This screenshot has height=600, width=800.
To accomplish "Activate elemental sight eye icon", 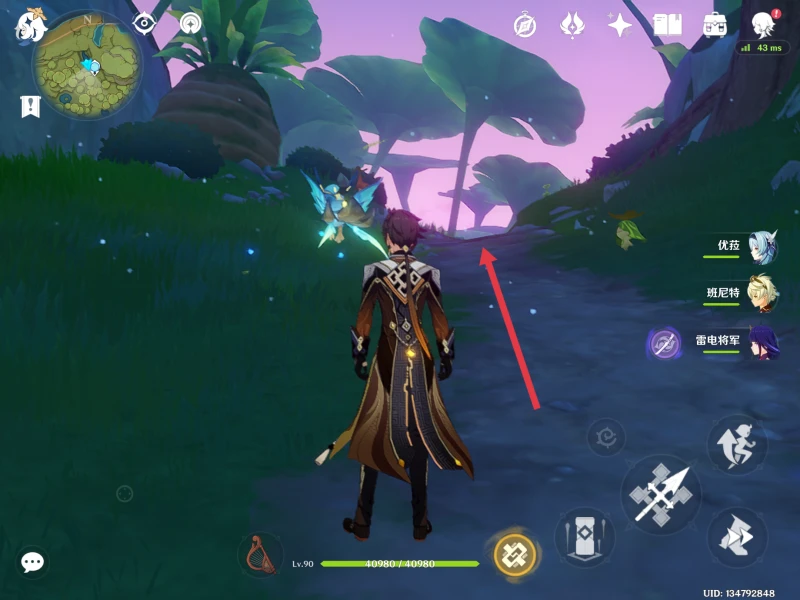I will 145,23.
